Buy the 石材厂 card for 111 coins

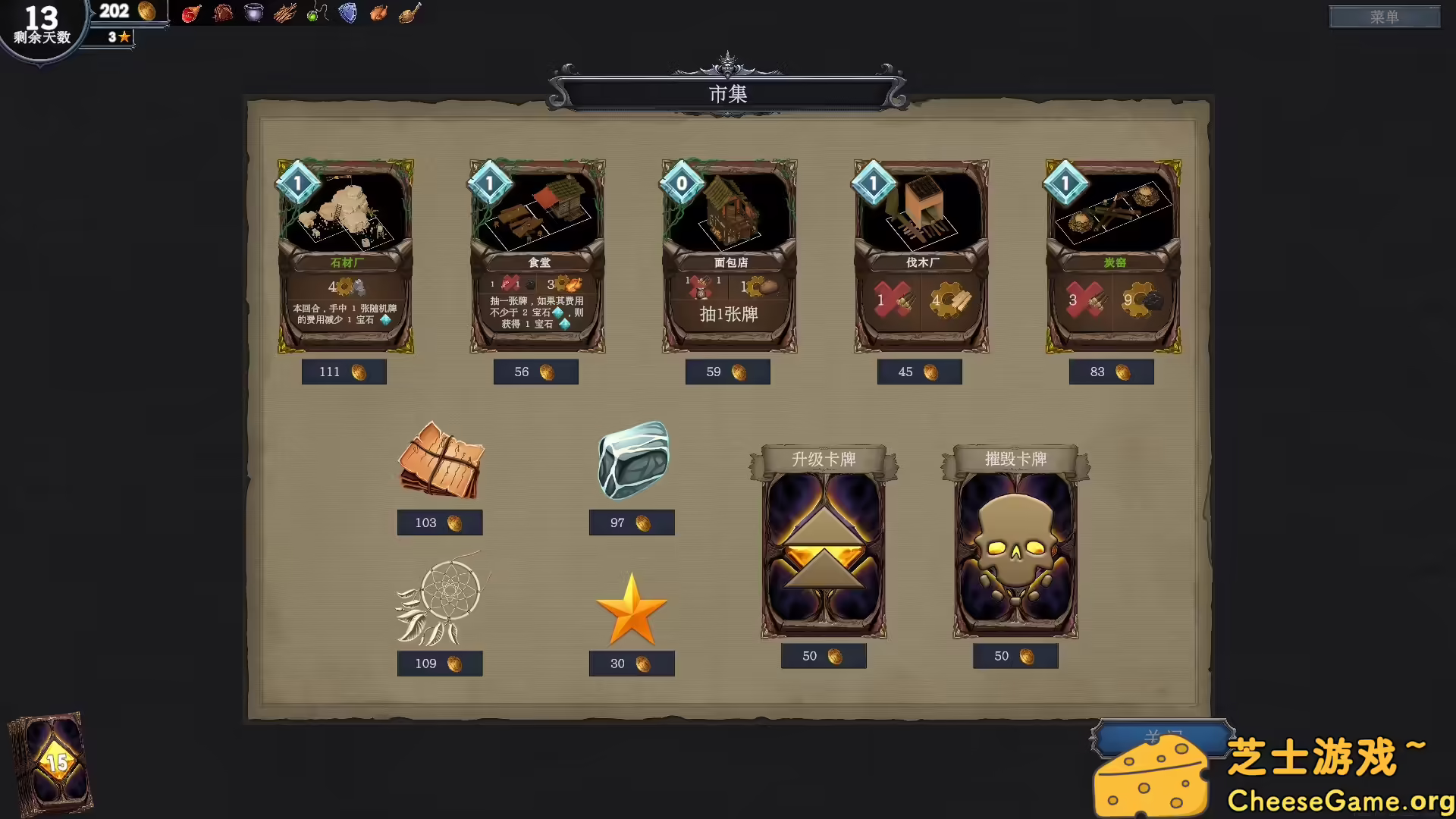pos(344,258)
